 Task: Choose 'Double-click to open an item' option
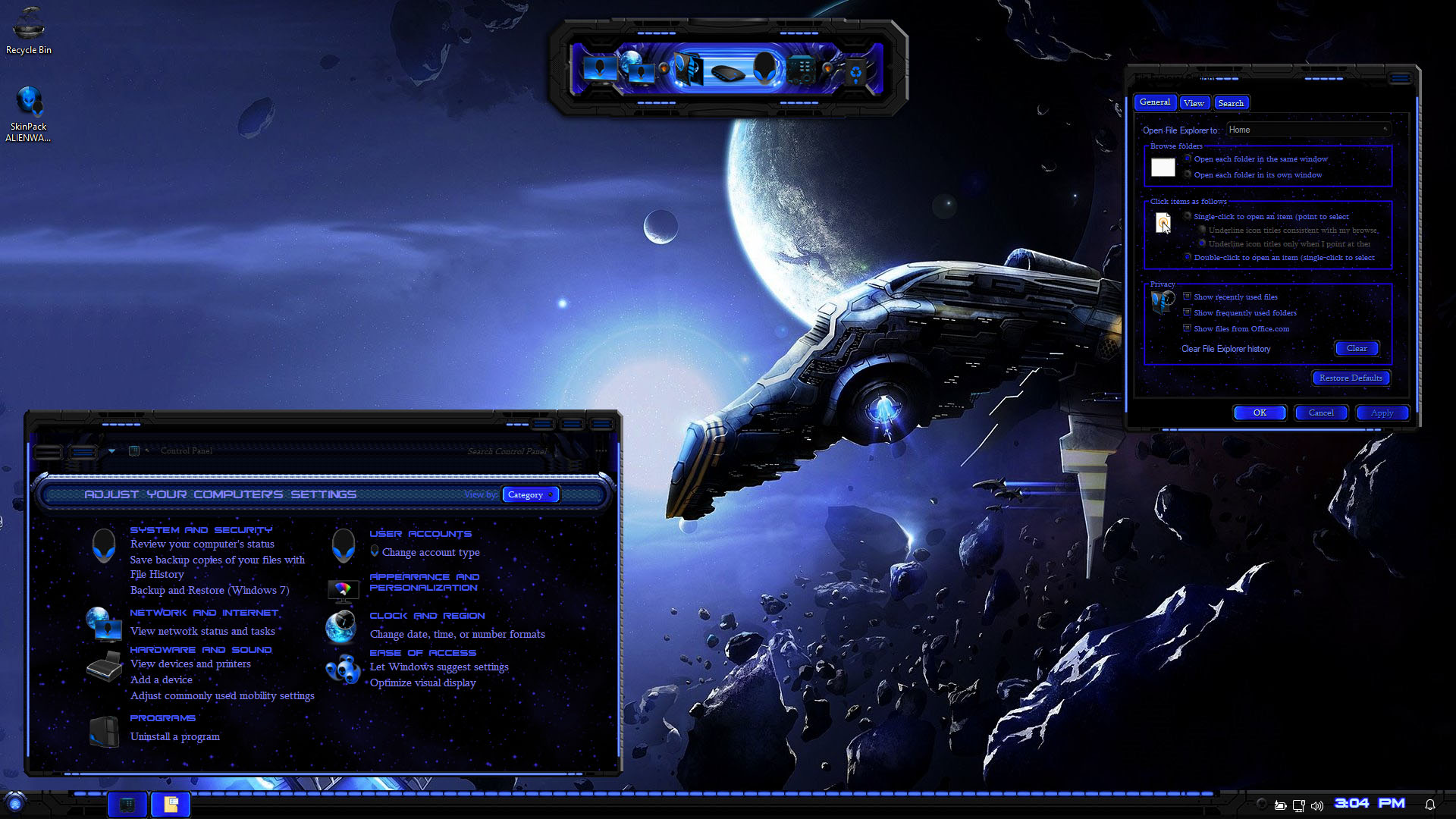click(1188, 258)
